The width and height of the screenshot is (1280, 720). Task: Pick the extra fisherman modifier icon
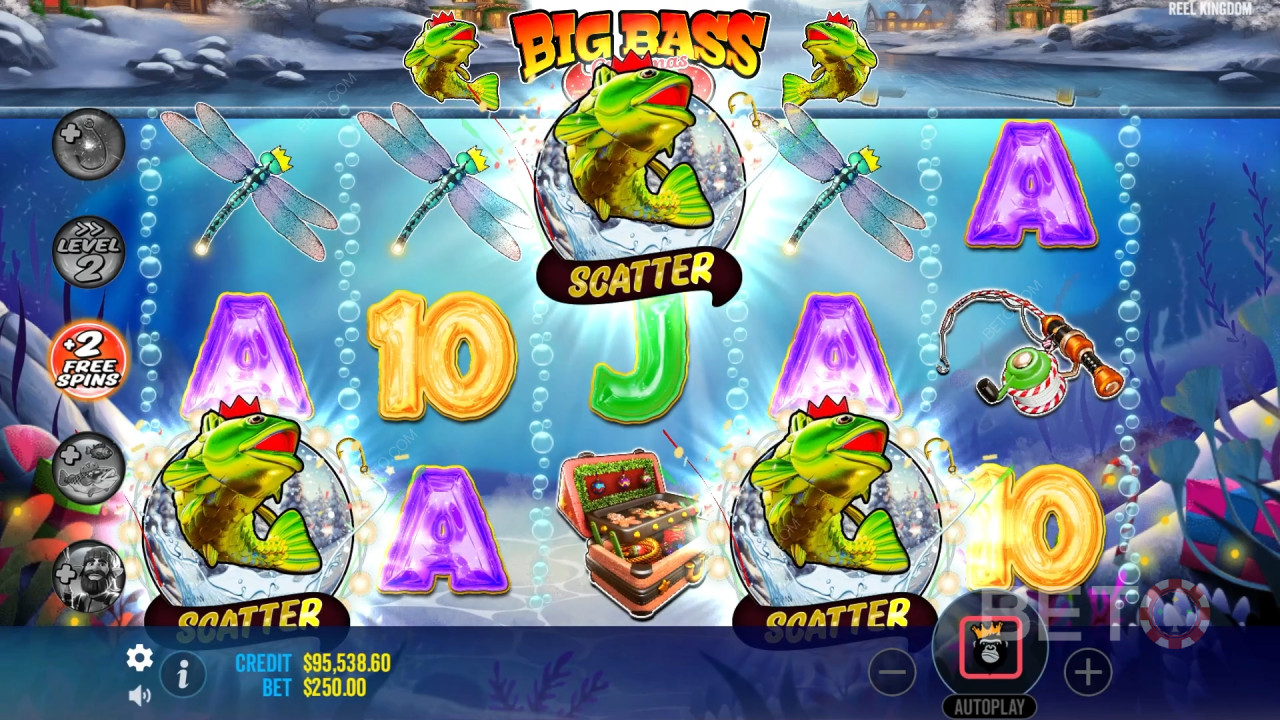coord(88,575)
